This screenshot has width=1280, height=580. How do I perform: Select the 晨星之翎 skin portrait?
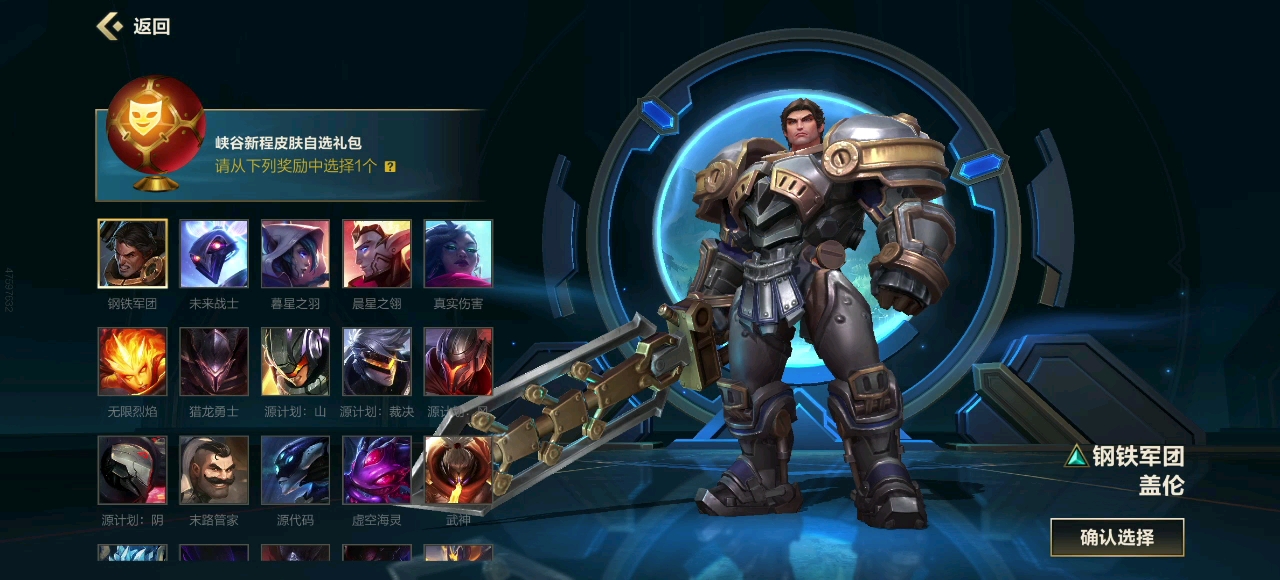(377, 254)
